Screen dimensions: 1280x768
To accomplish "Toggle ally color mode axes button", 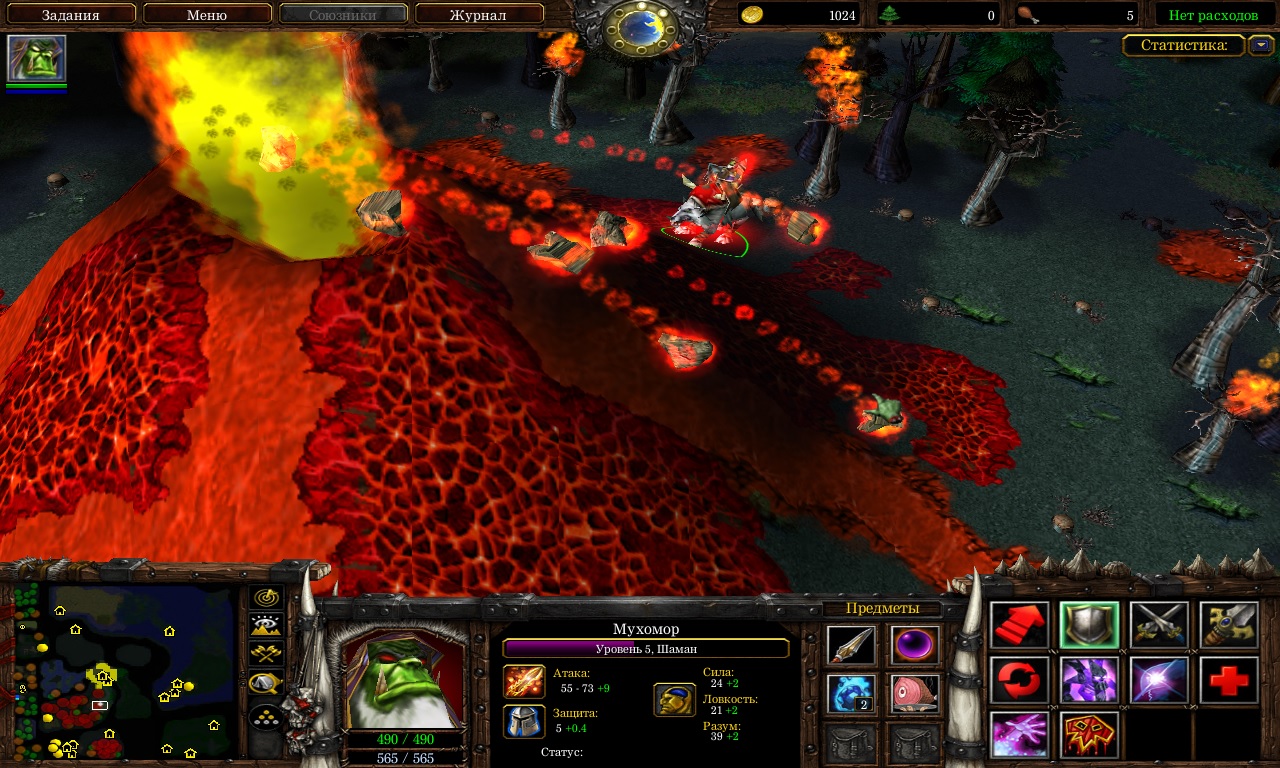I will (x=266, y=654).
